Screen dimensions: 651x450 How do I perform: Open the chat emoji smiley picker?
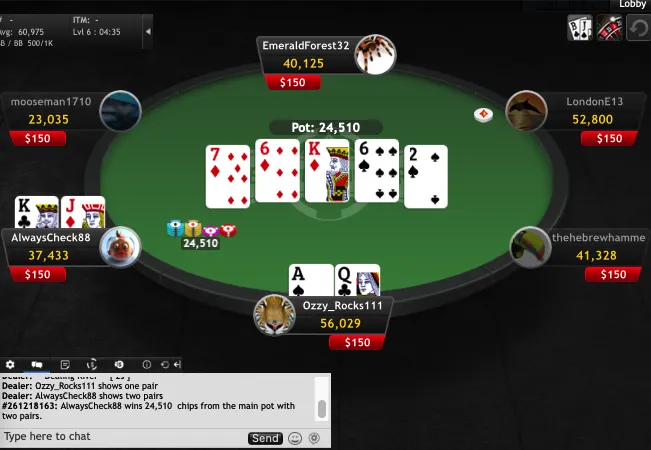coord(295,438)
